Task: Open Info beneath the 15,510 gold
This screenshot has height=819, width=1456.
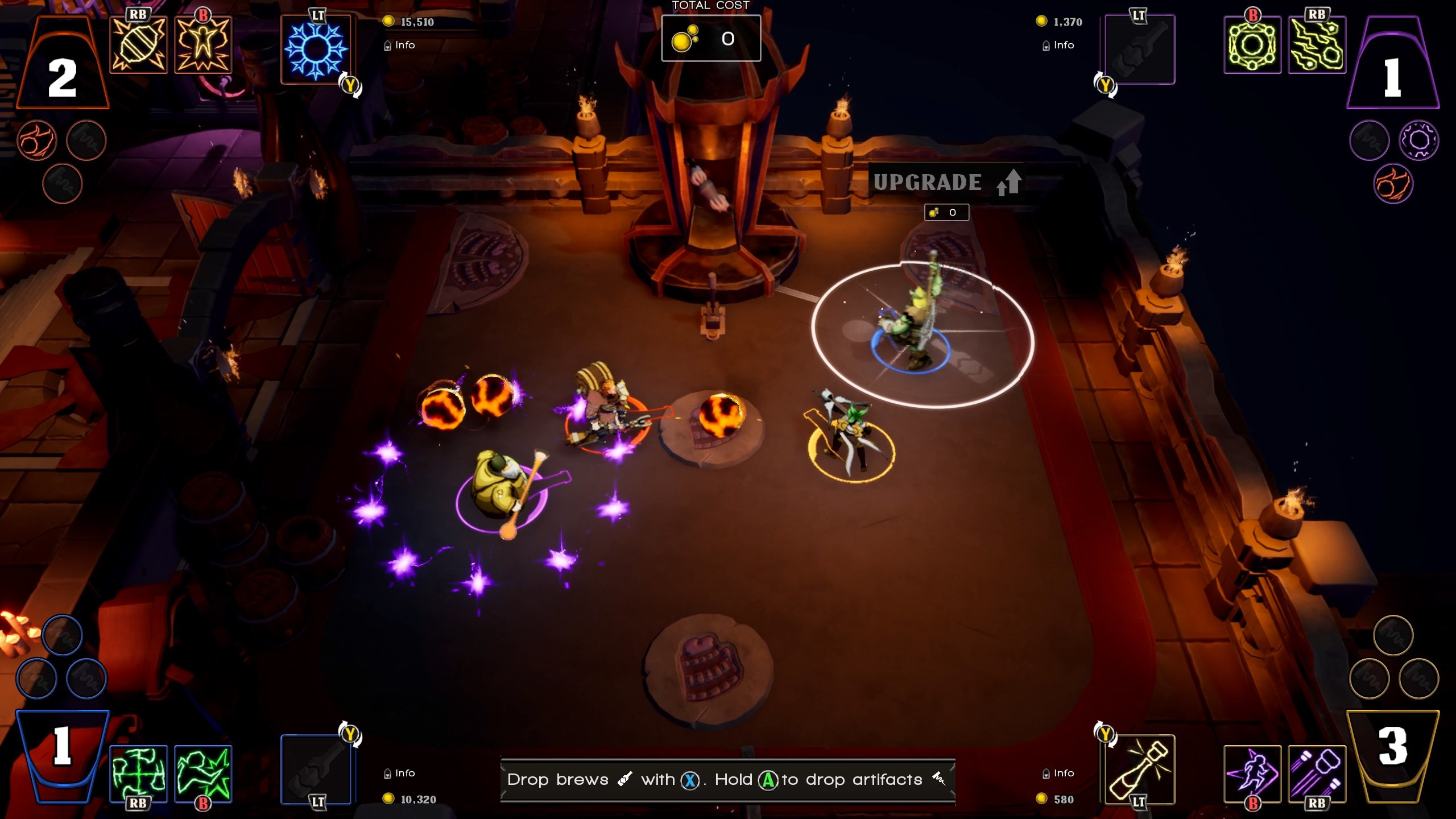Action: pyautogui.click(x=400, y=45)
